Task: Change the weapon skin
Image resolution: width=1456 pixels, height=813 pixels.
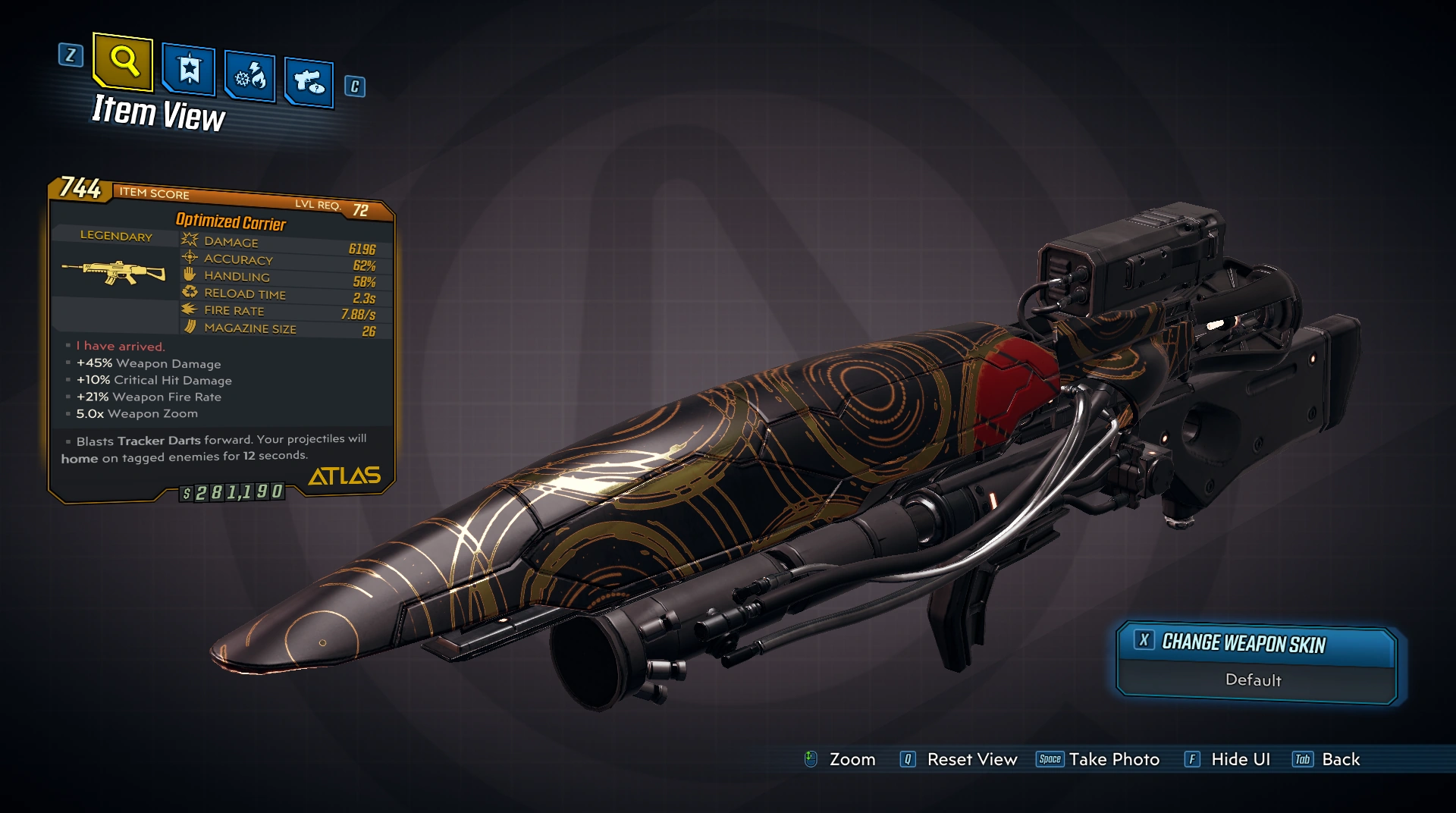Action: 1243,643
